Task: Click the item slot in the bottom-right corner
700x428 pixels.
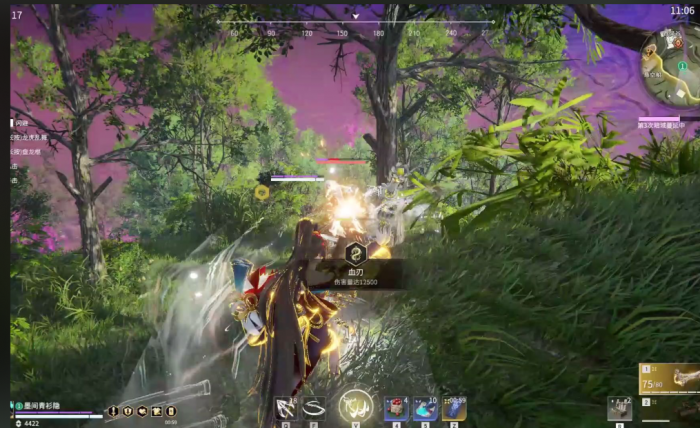Action: (x=620, y=409)
